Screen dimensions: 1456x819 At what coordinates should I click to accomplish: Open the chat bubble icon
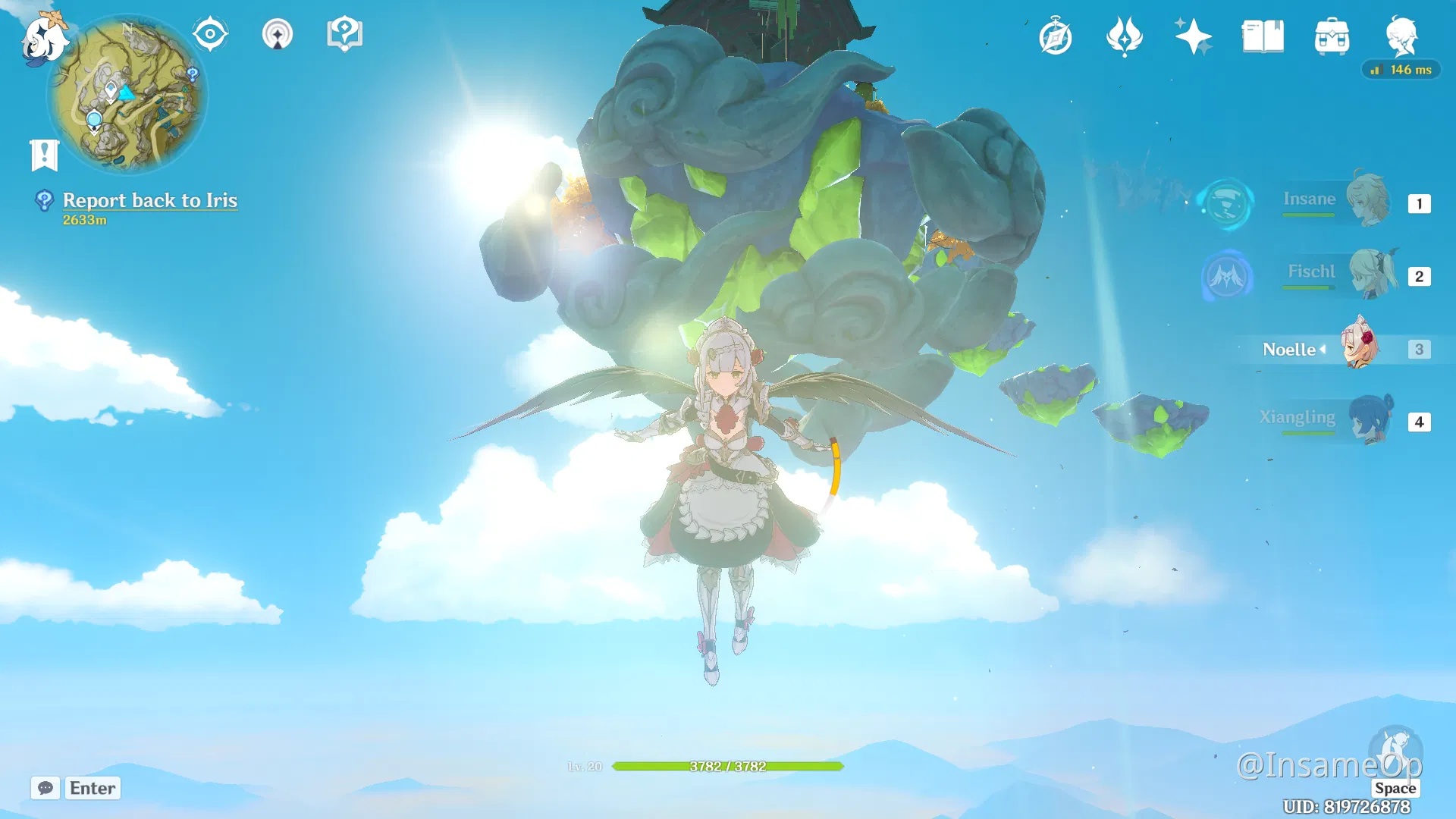(x=45, y=789)
